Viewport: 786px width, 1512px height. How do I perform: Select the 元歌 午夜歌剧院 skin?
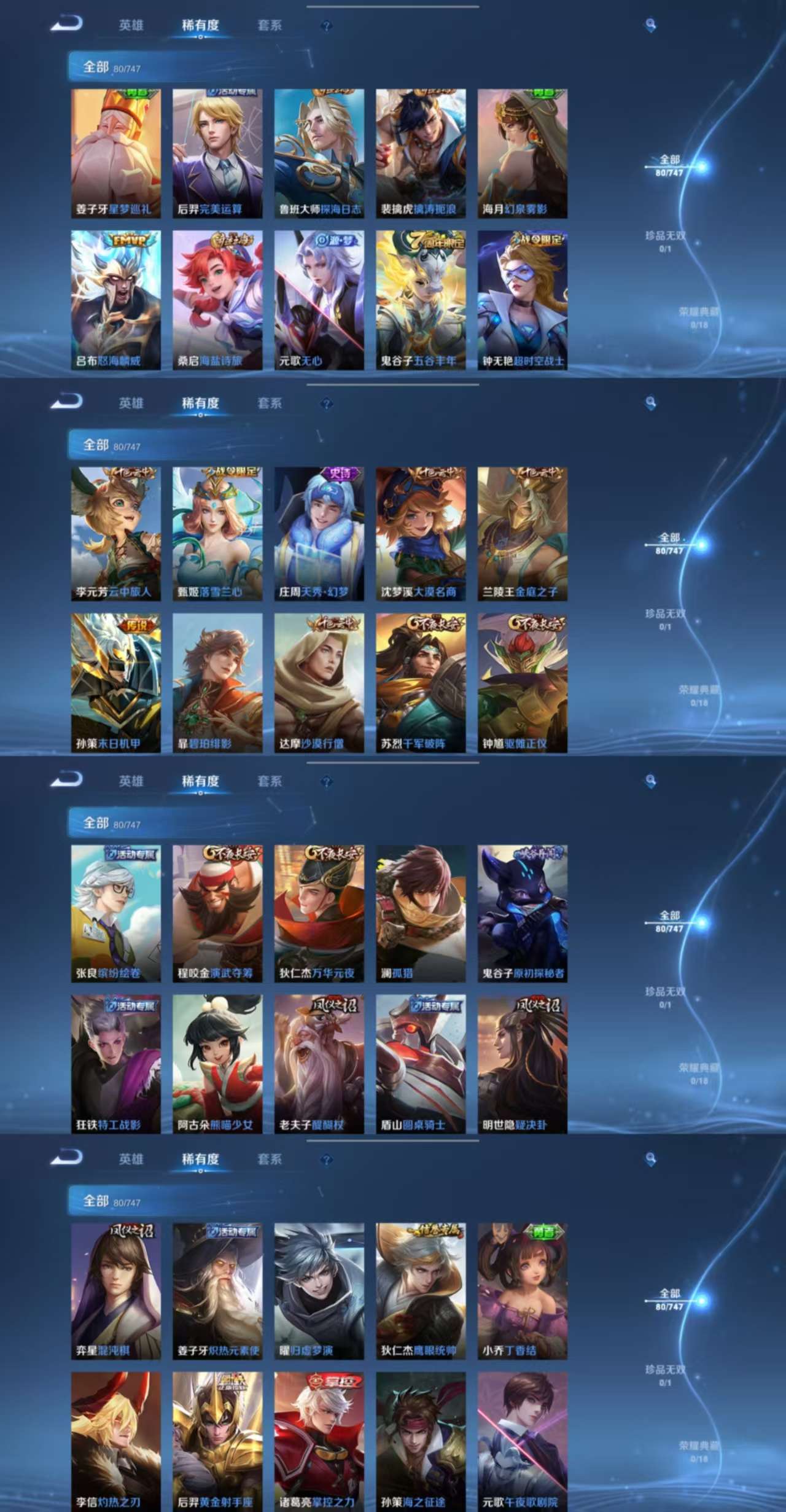(x=522, y=1441)
